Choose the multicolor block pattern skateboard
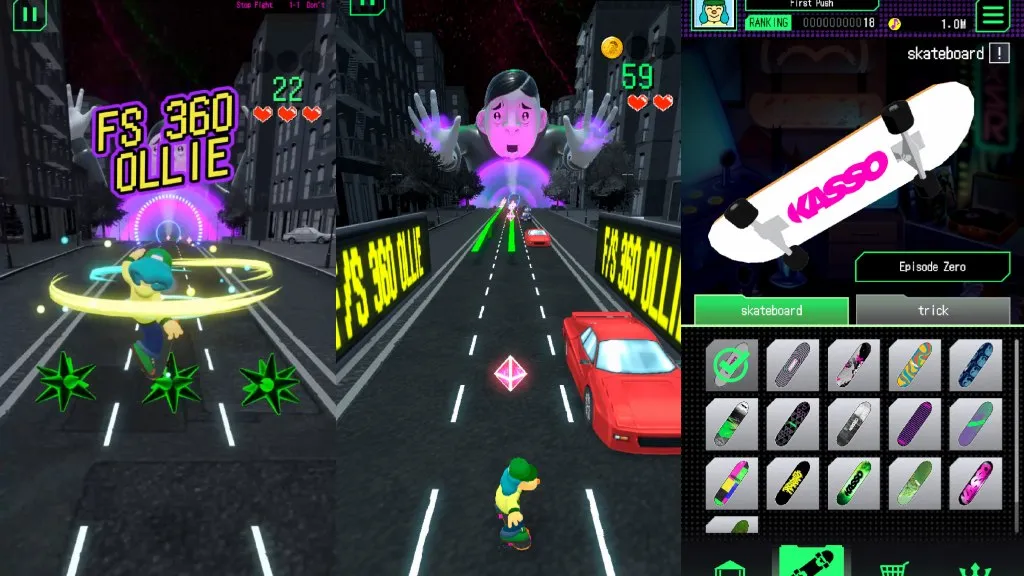 click(732, 483)
